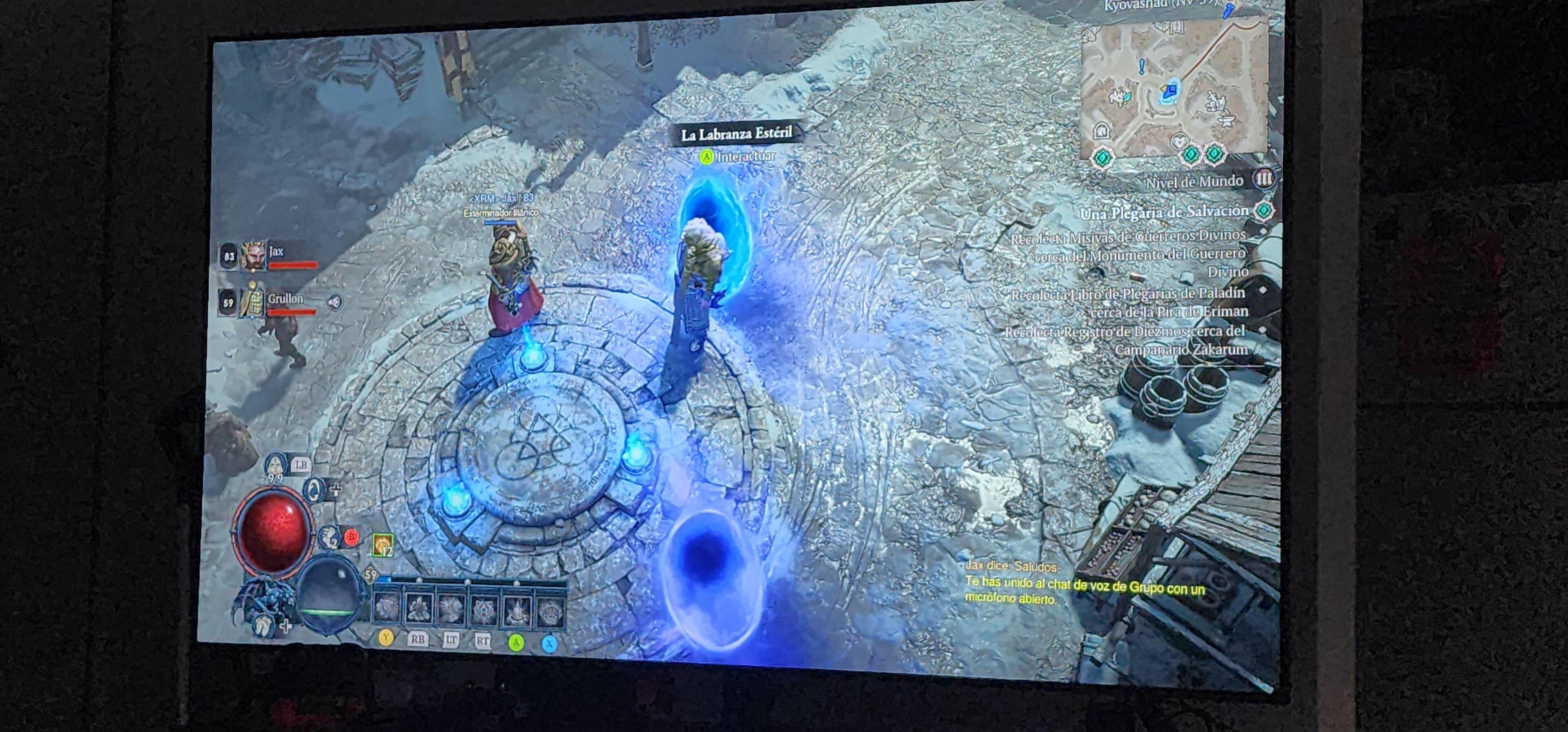Activate the skill slot above the X label

(x=550, y=610)
